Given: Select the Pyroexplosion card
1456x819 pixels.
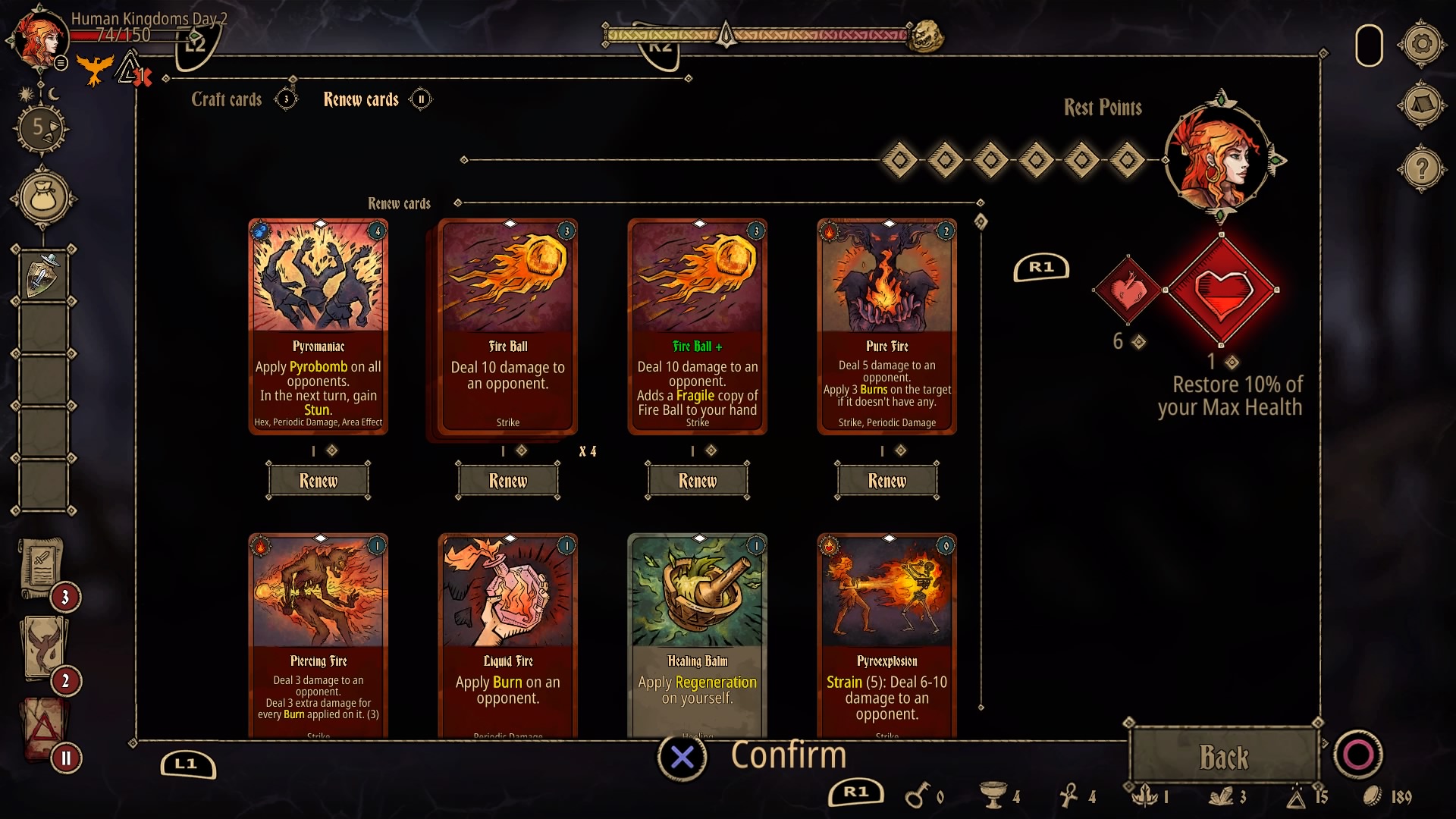Looking at the screenshot, I should [x=887, y=635].
